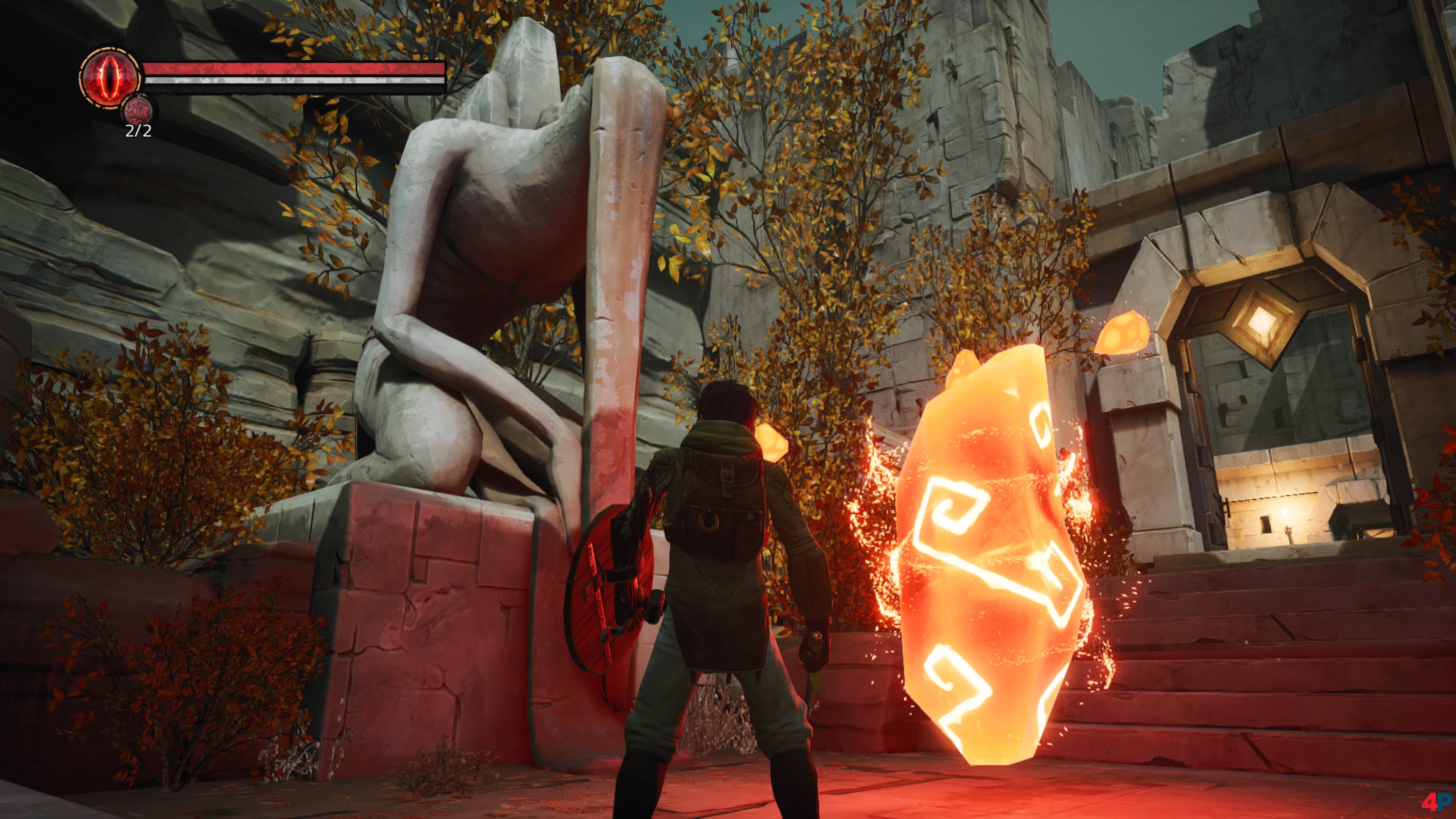Viewport: 1456px width, 819px height.
Task: Click the 4P watermark logo
Action: pos(1436,802)
